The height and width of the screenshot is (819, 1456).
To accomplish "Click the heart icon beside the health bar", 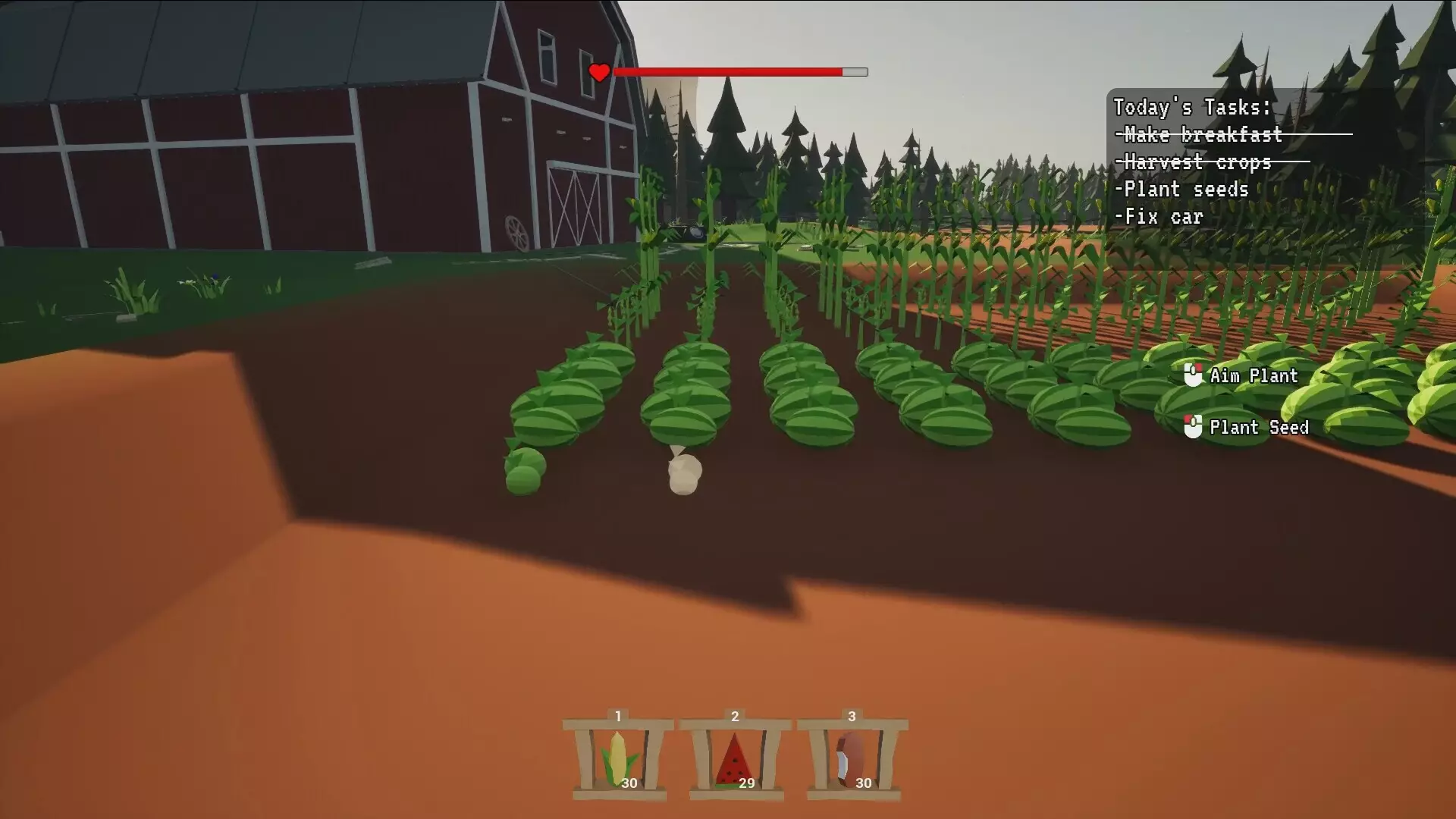I will tap(600, 74).
